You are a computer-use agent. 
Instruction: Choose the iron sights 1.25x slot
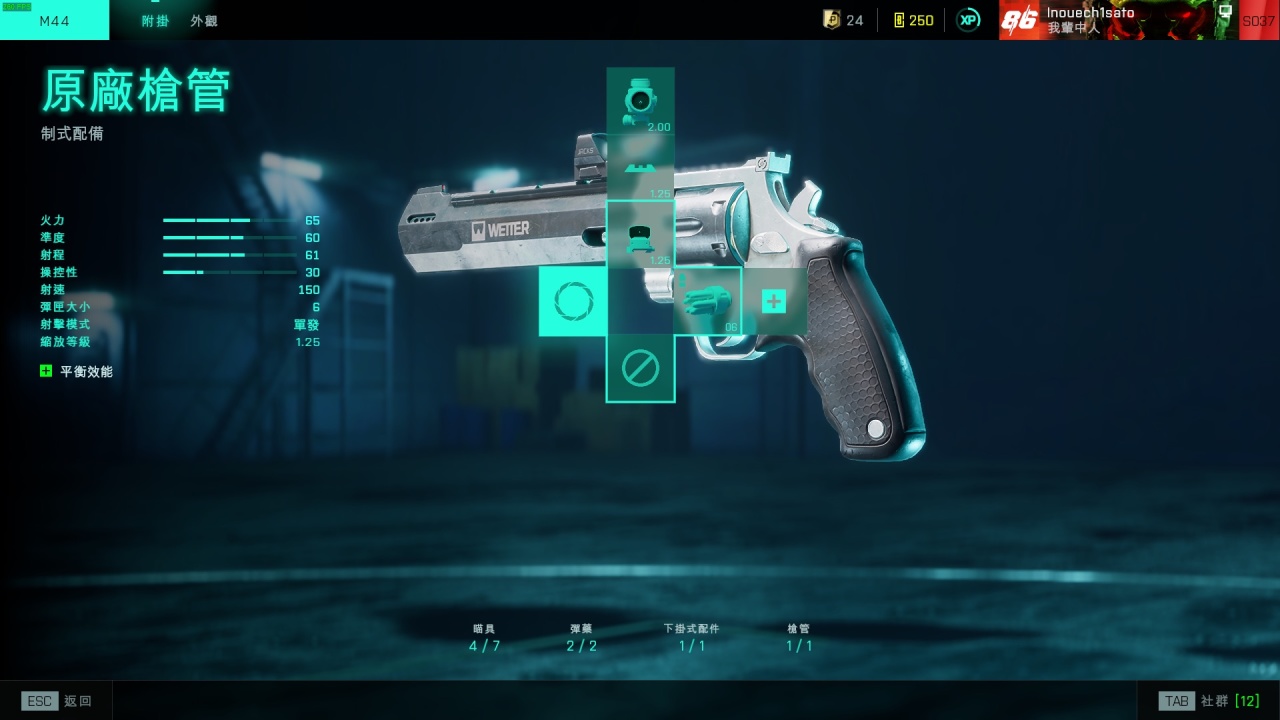[640, 168]
